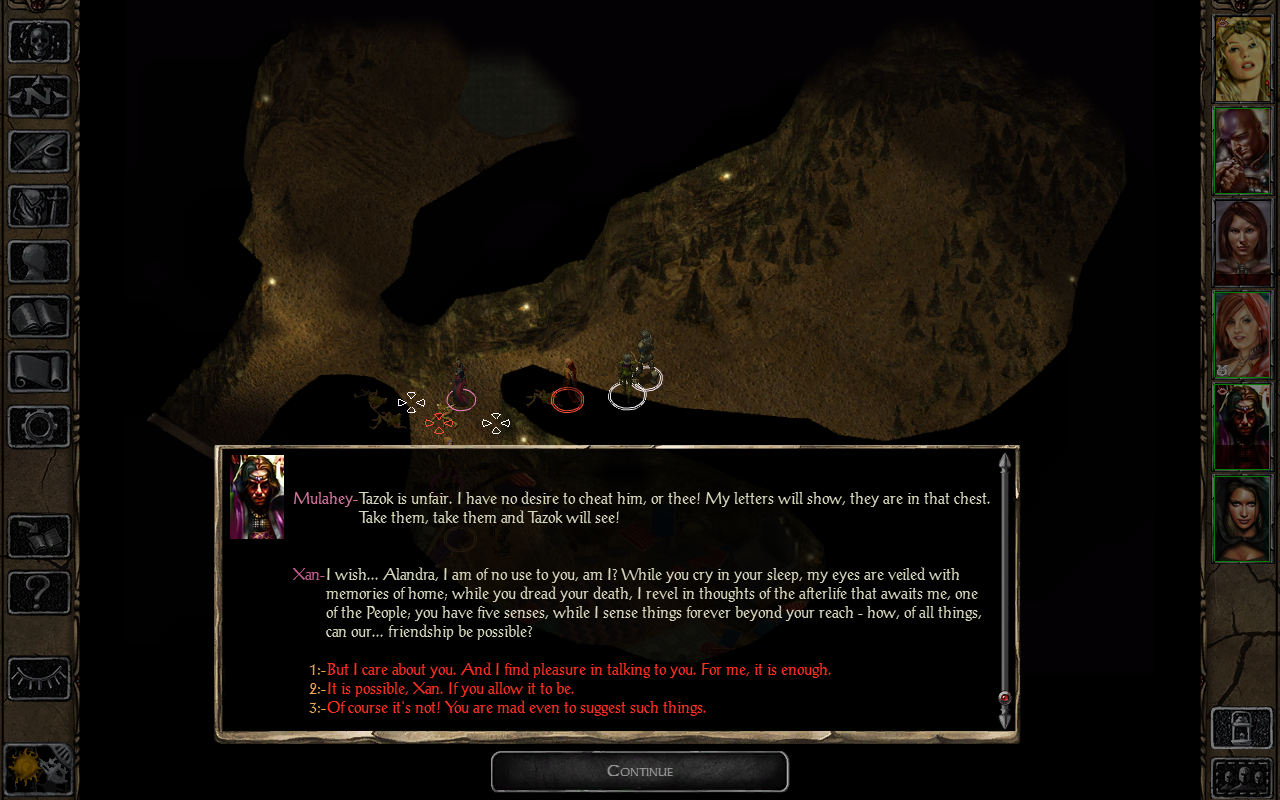The width and height of the screenshot is (1280, 800).
Task: Click the Continue button
Action: point(639,771)
